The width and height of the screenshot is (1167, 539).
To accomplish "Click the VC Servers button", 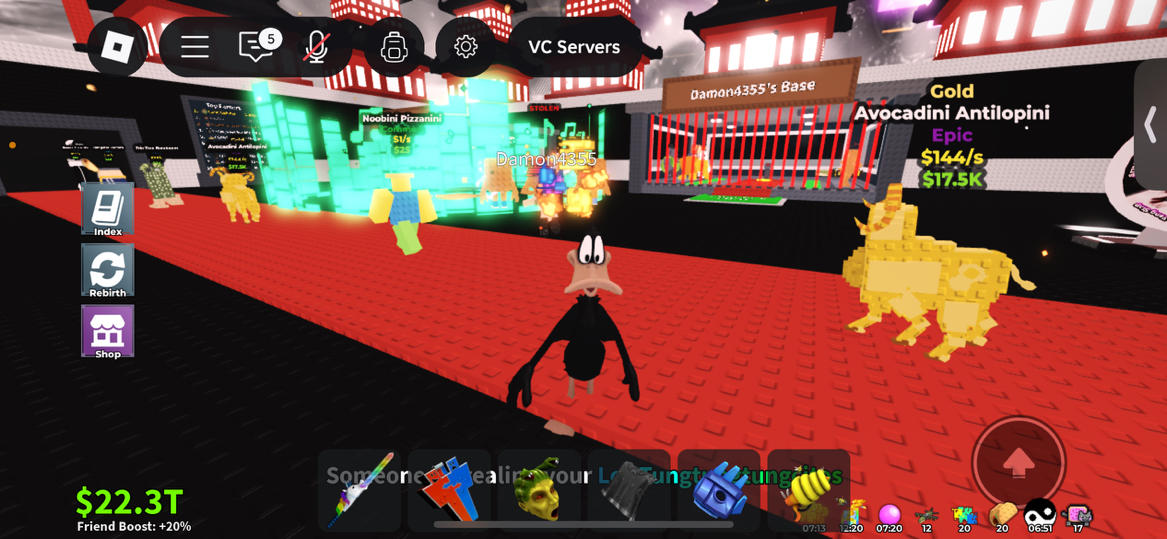I will point(574,47).
